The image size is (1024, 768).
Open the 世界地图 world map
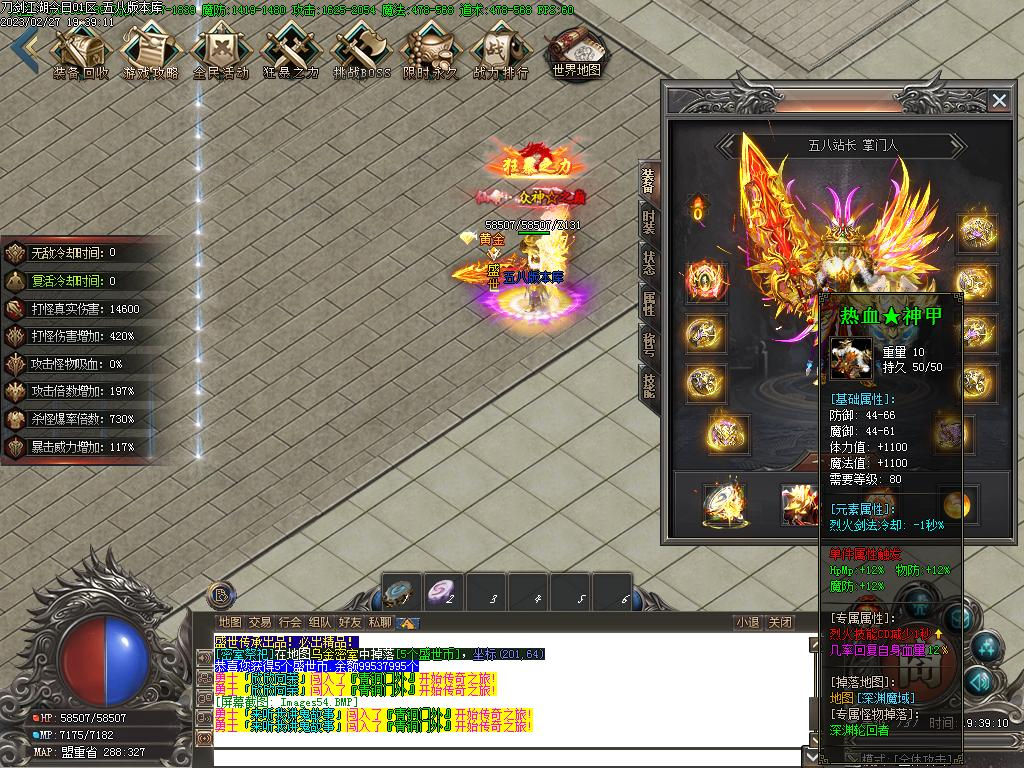(576, 50)
